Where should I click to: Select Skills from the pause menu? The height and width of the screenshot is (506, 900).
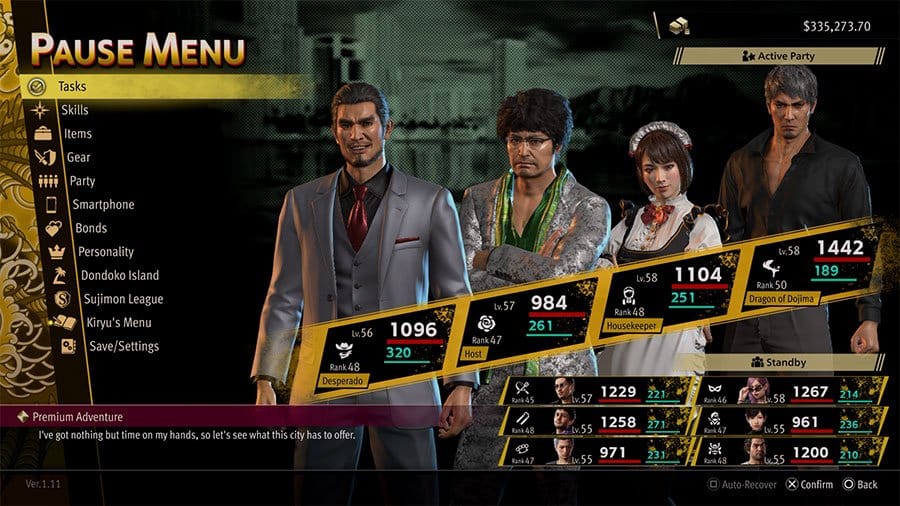(x=74, y=110)
